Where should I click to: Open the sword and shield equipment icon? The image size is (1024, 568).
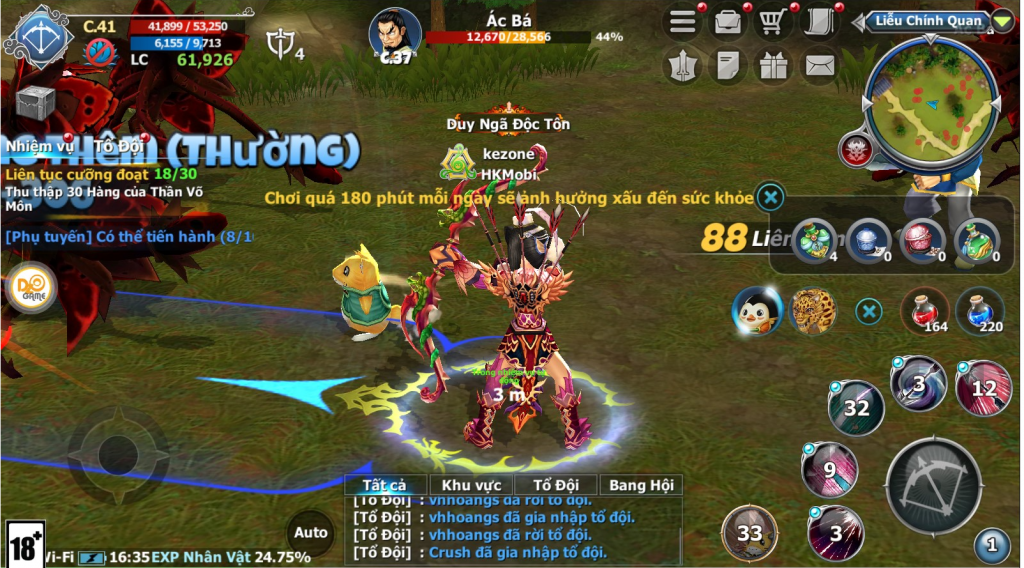(684, 66)
